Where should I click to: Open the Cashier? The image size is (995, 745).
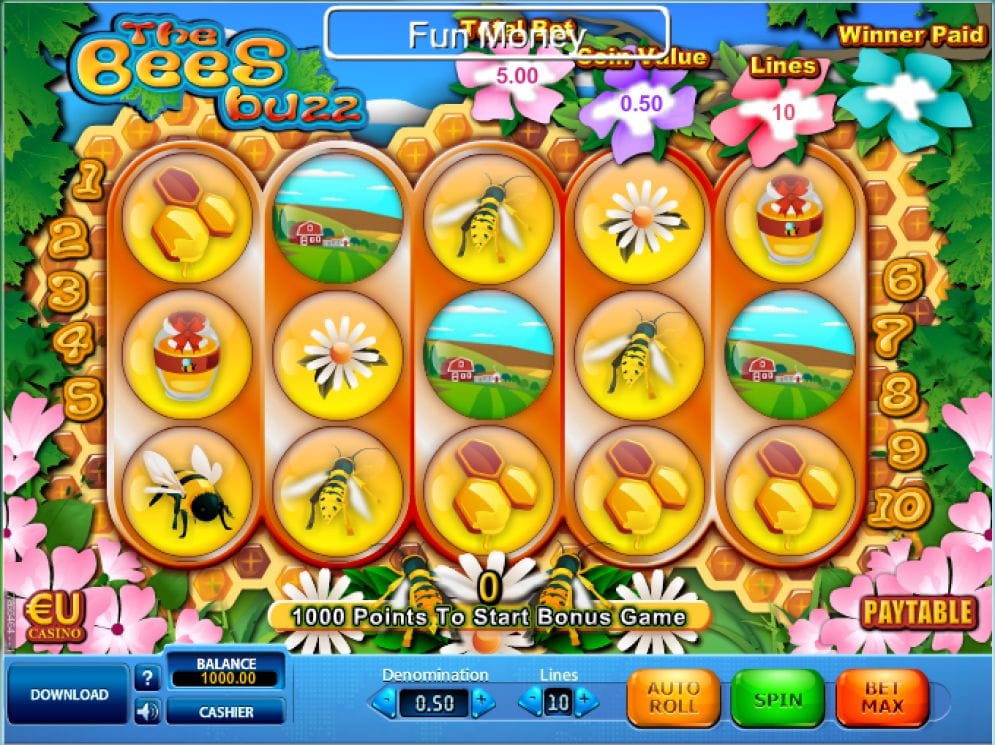coord(225,712)
